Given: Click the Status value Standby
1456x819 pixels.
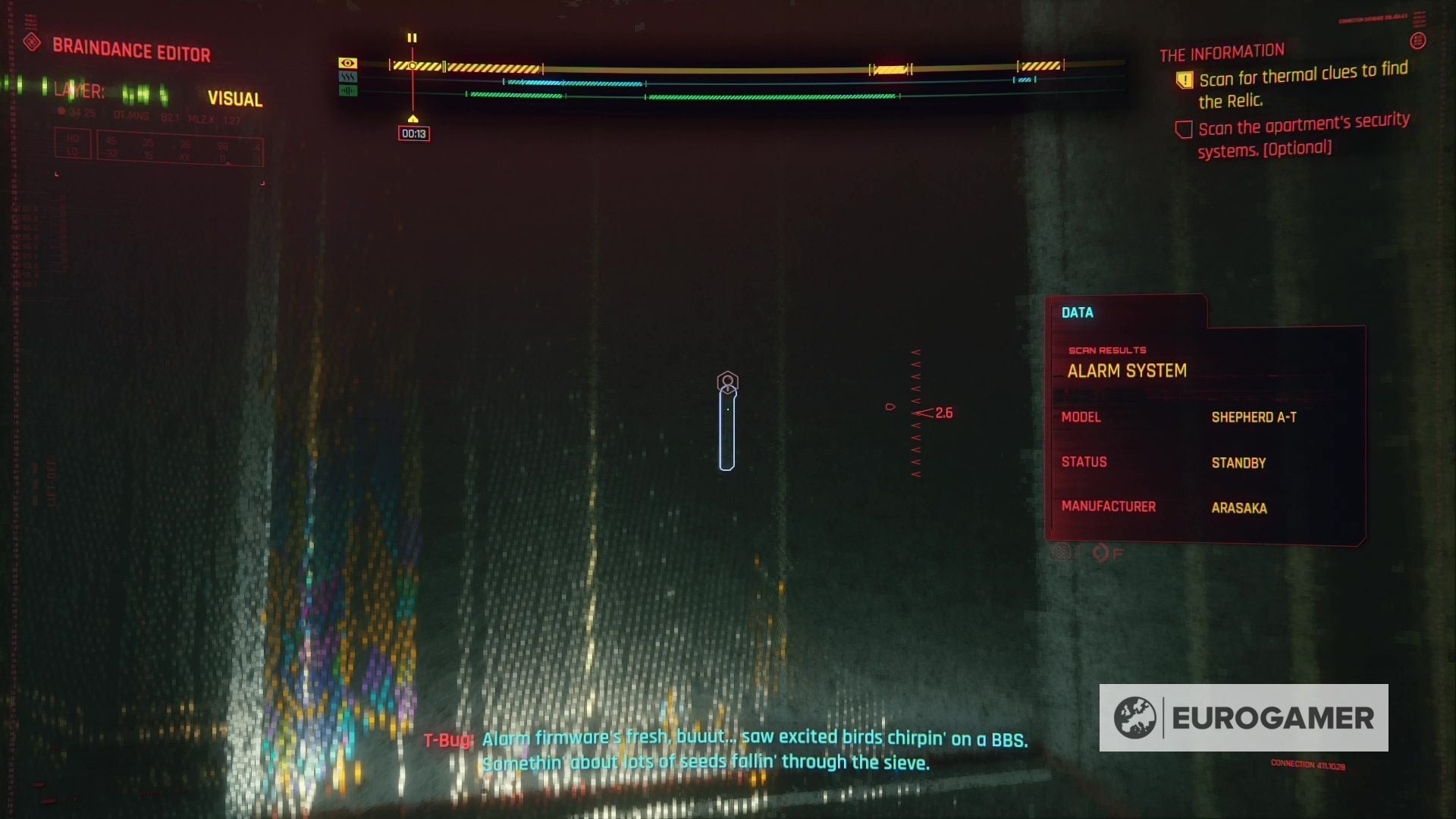Looking at the screenshot, I should 1239,463.
